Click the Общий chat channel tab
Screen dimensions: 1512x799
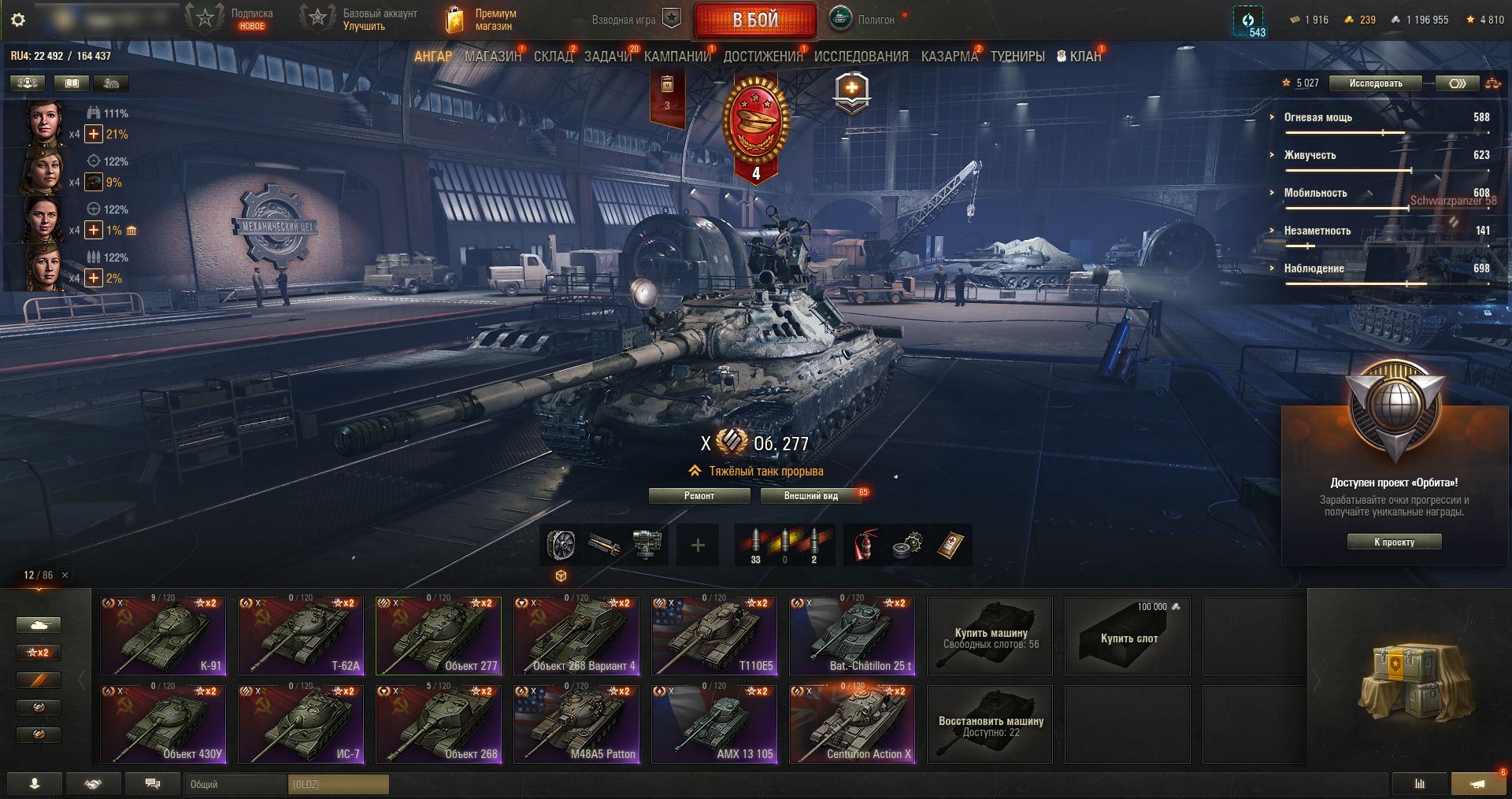pos(236,784)
